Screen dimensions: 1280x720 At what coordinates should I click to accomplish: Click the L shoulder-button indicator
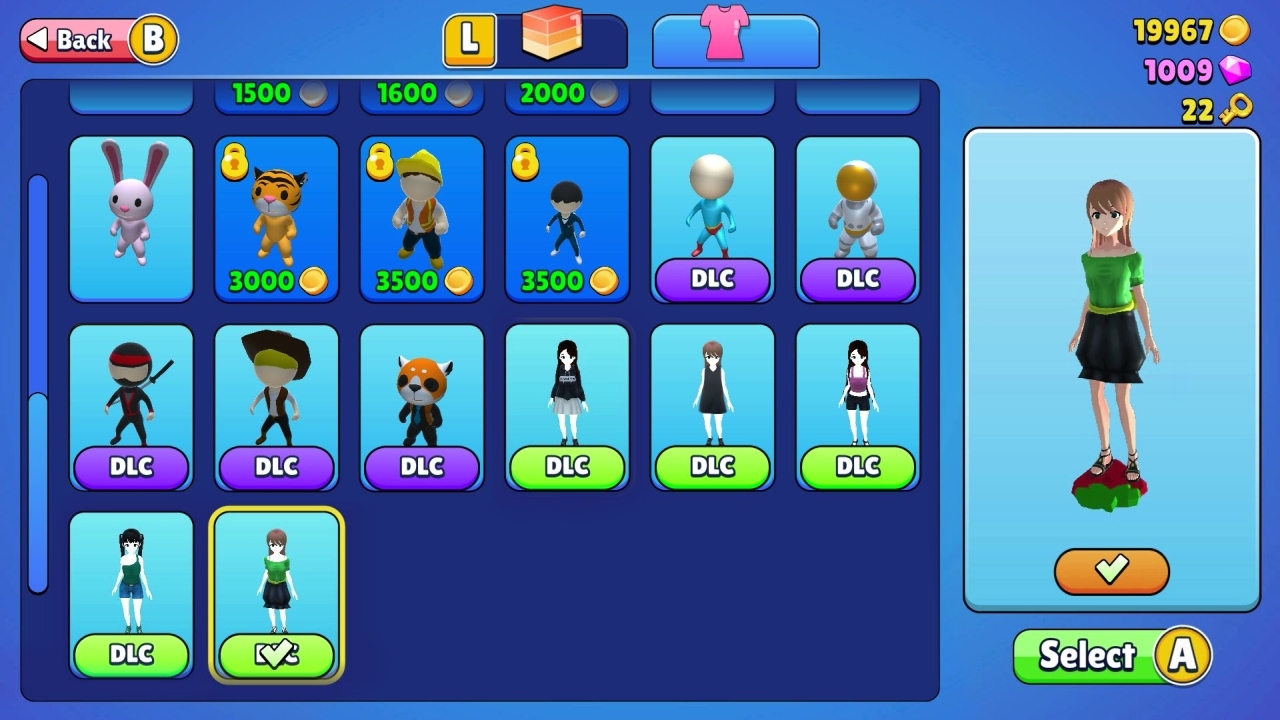tap(469, 40)
